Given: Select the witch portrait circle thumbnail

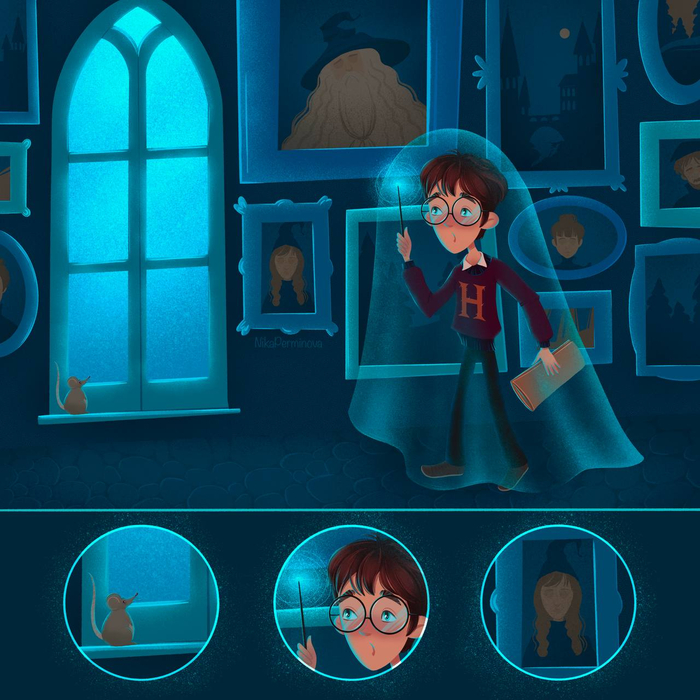Looking at the screenshot, I should (x=558, y=602).
